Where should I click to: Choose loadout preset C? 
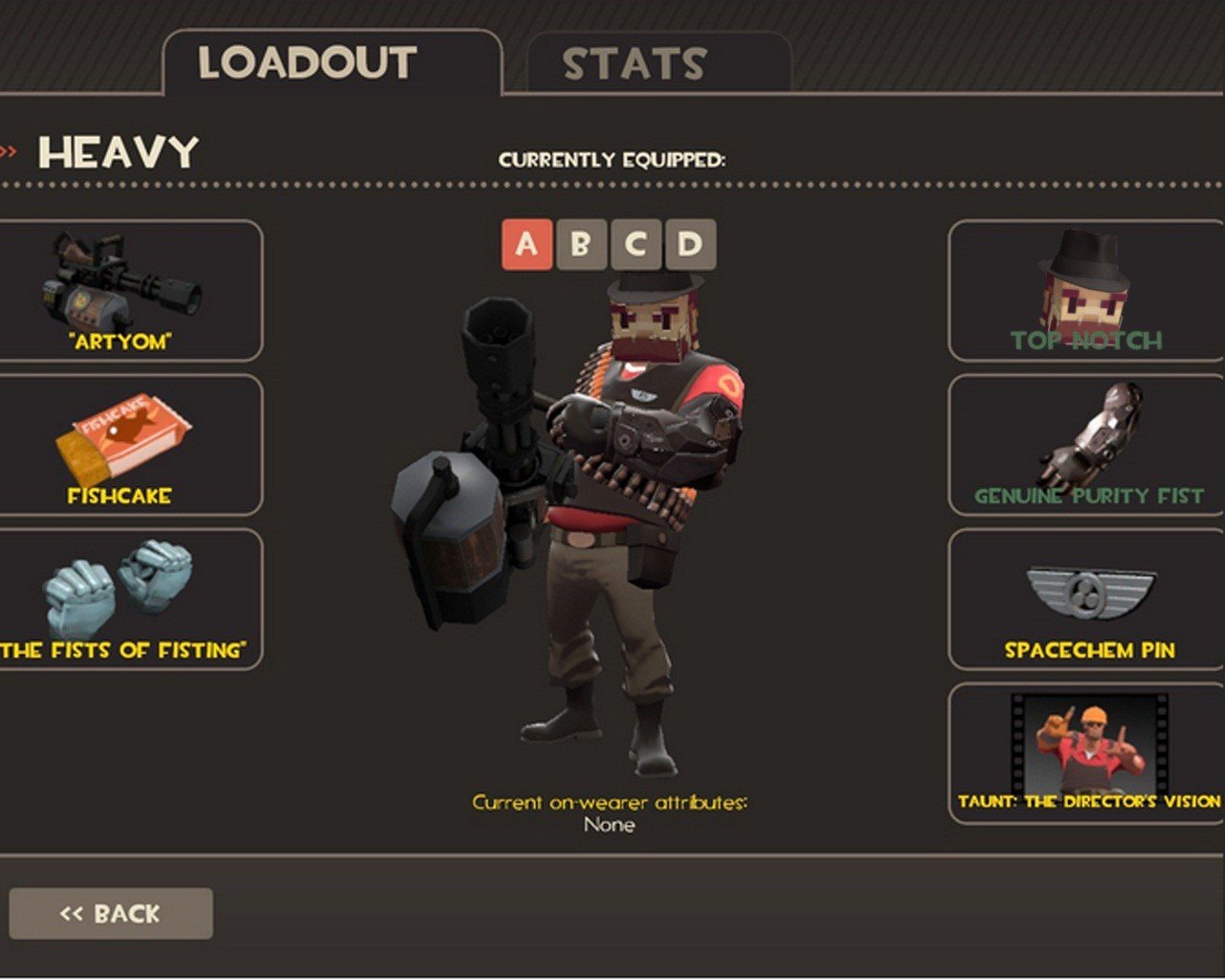click(x=635, y=245)
